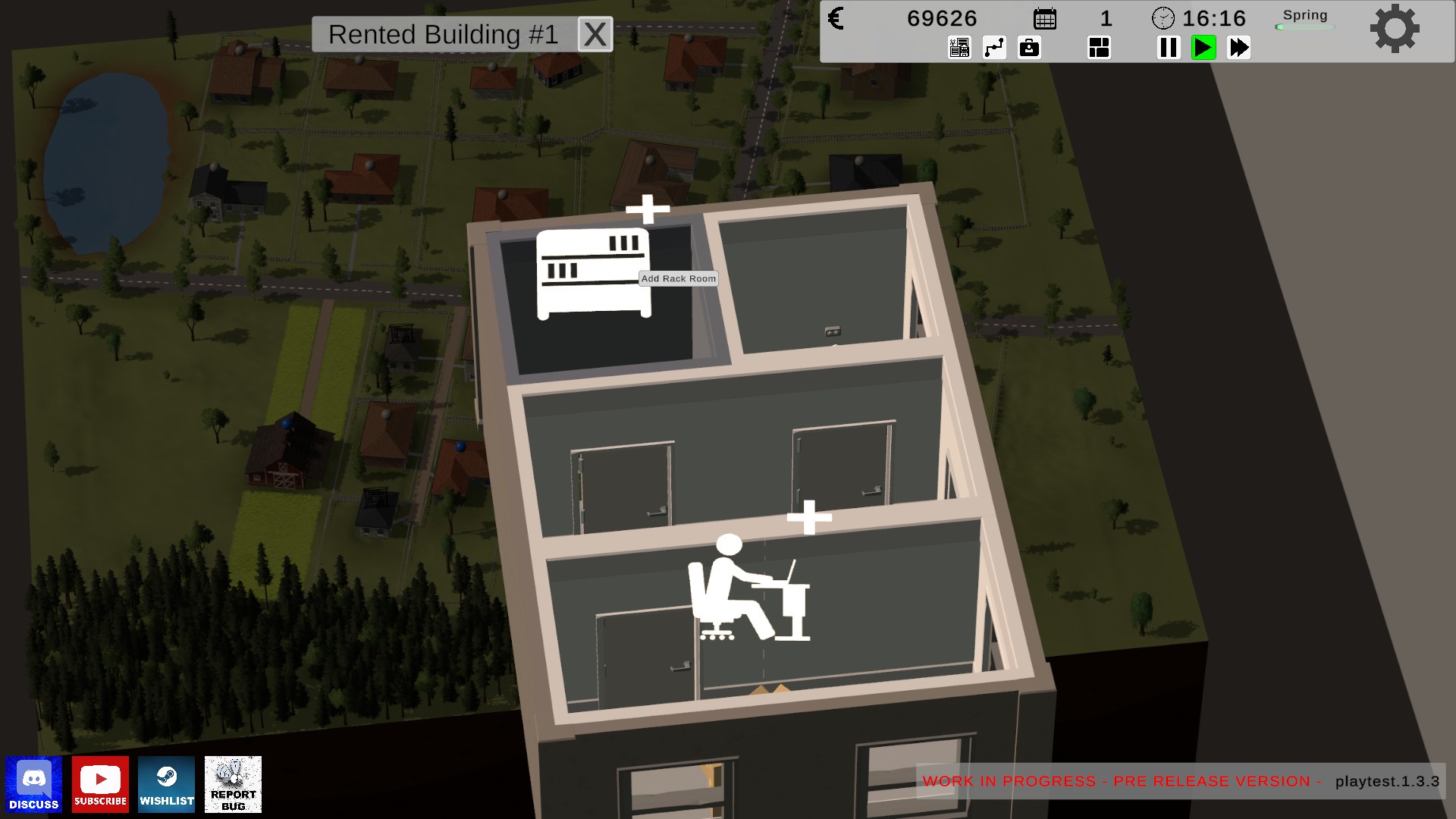Click the Report Bug button

coord(233,784)
